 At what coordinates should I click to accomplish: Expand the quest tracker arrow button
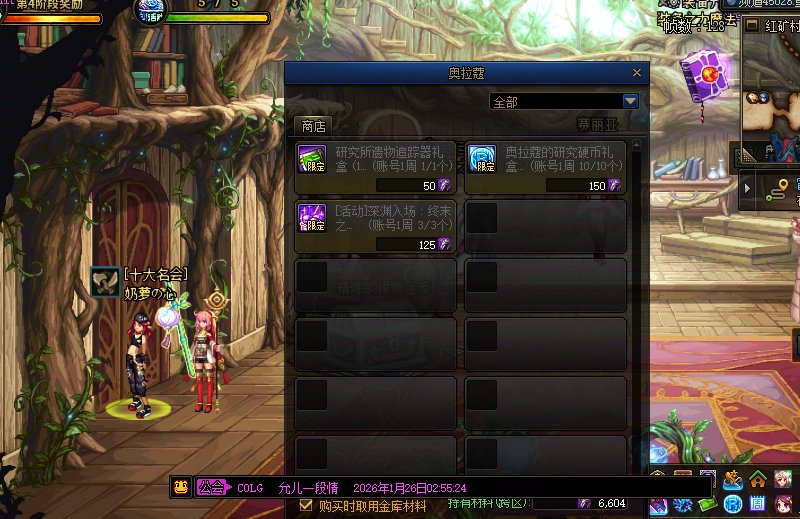(747, 188)
